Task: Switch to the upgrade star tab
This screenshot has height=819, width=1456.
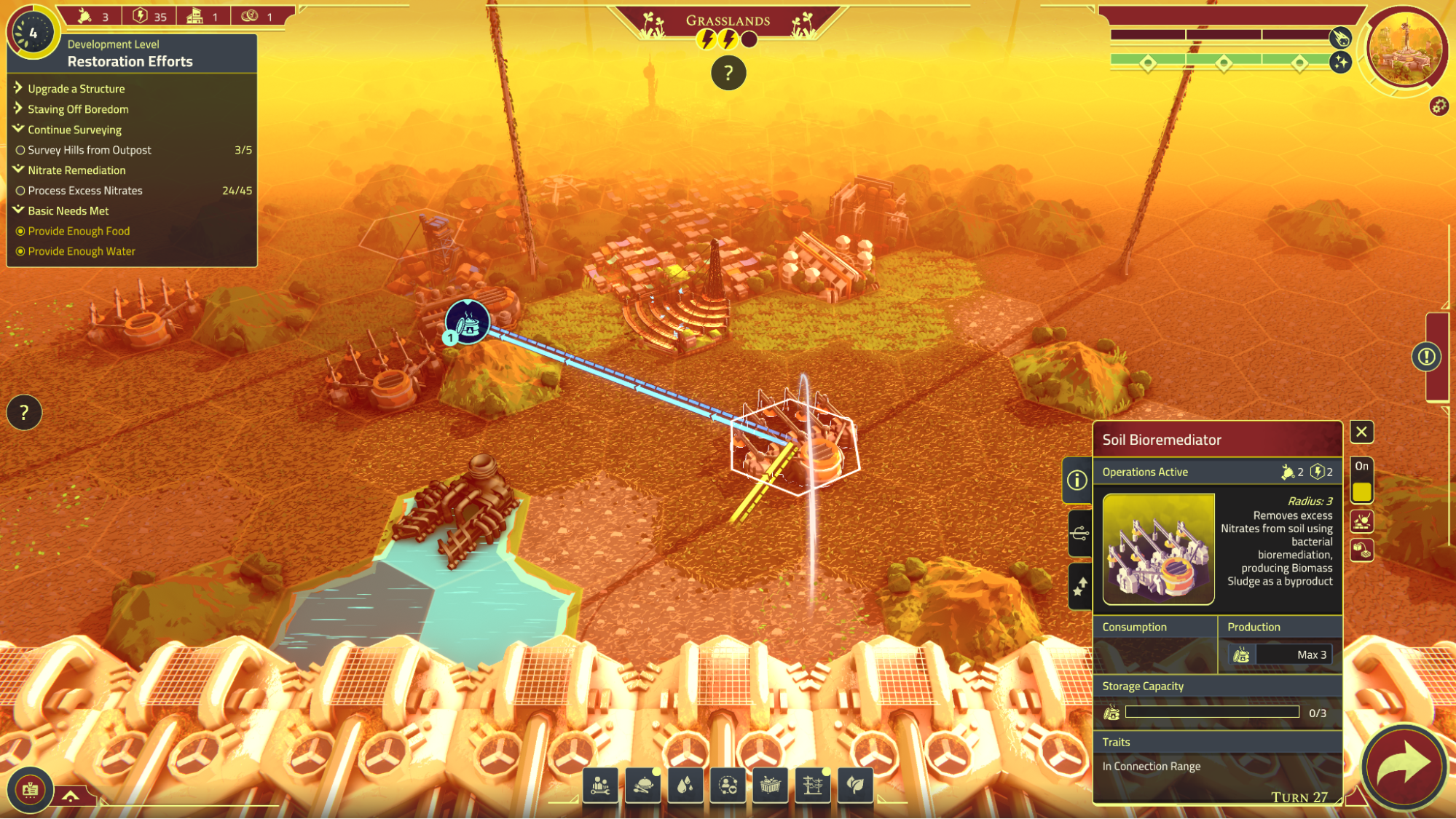Action: click(1079, 586)
